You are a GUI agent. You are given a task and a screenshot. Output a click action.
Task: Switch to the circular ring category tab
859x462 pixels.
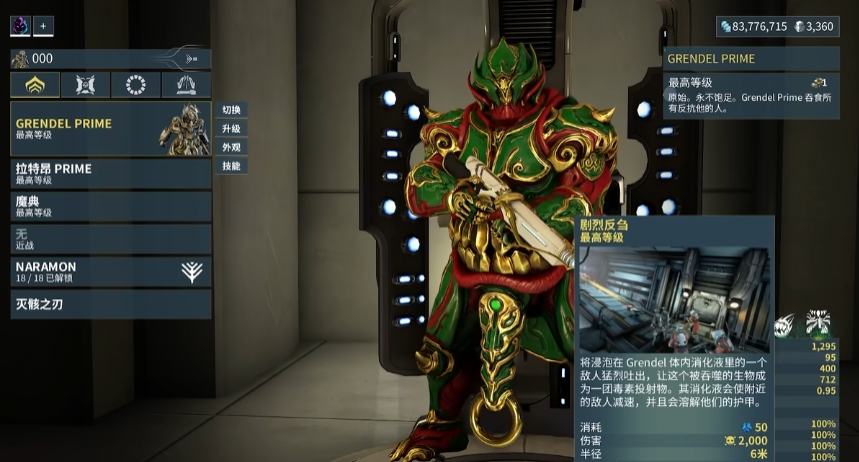point(136,85)
